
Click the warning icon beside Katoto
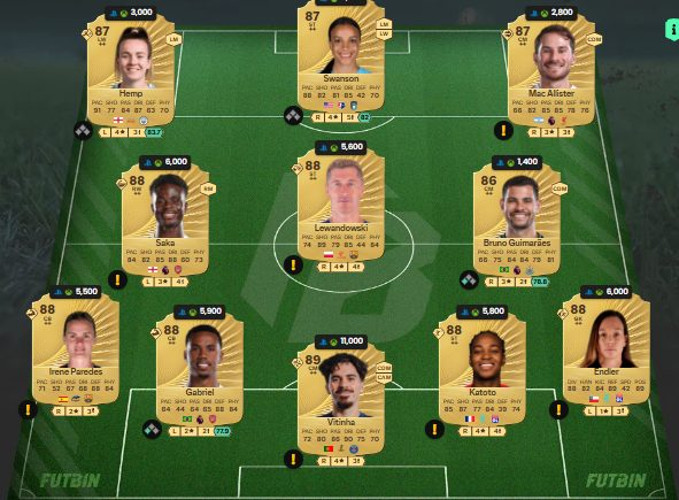[435, 429]
